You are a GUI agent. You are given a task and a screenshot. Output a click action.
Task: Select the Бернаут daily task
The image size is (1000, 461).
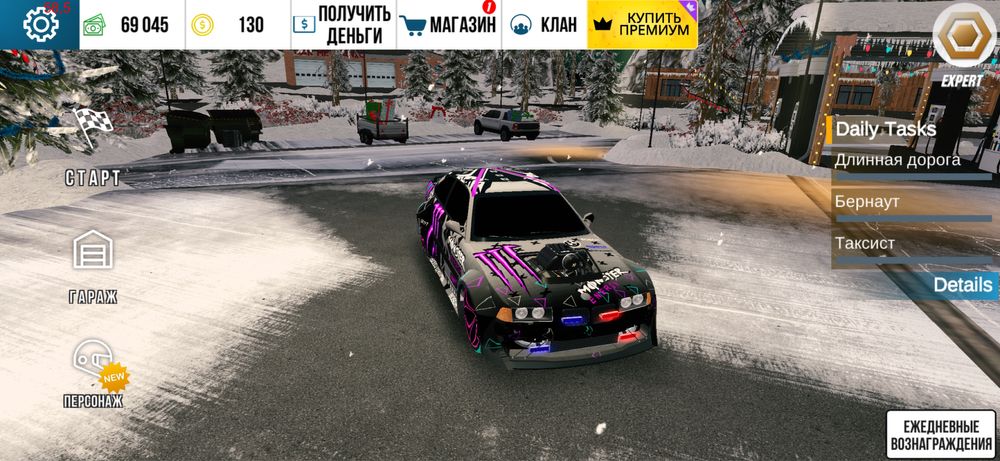click(x=910, y=202)
